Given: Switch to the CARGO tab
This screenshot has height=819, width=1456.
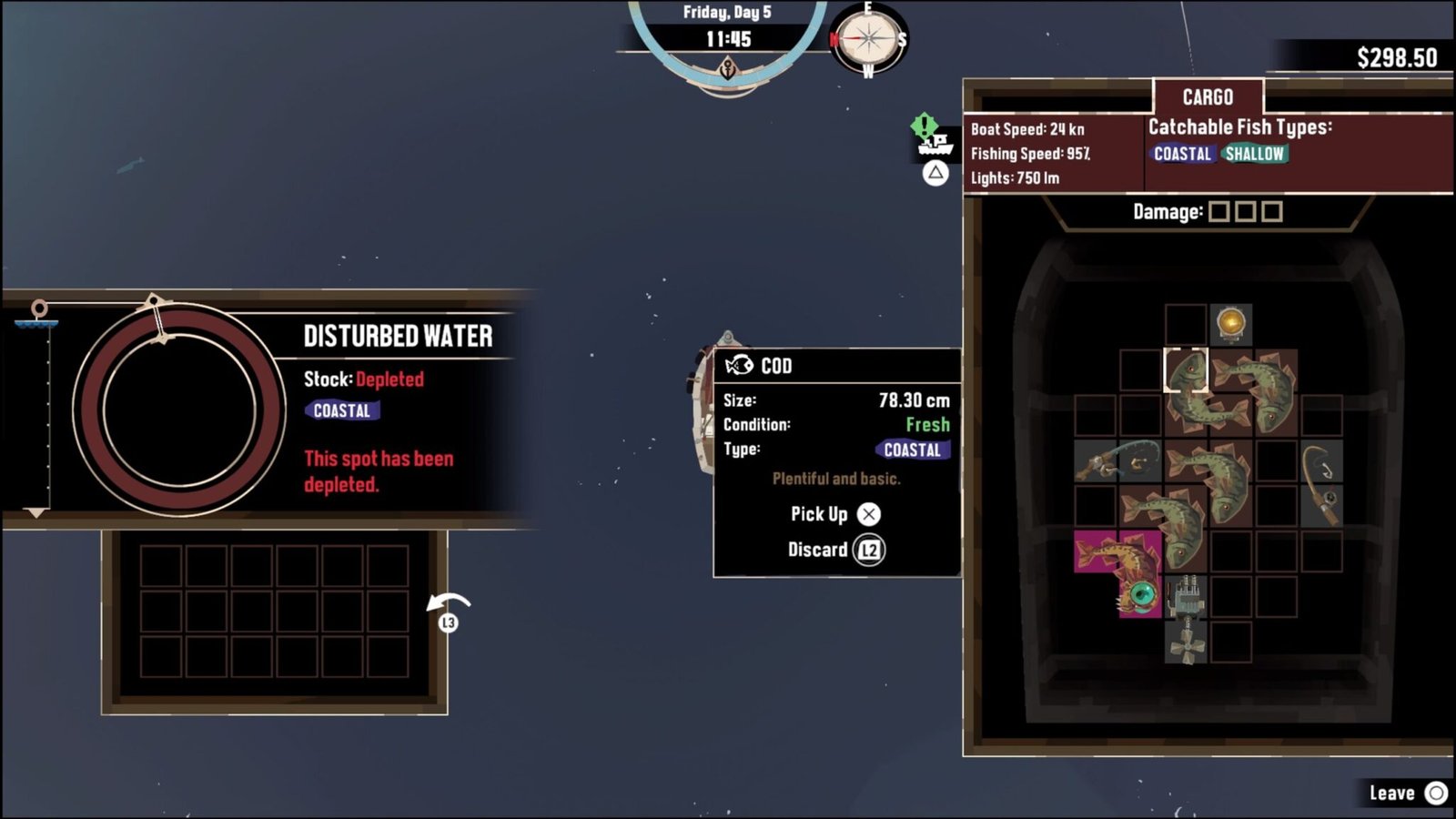Looking at the screenshot, I should (1208, 97).
